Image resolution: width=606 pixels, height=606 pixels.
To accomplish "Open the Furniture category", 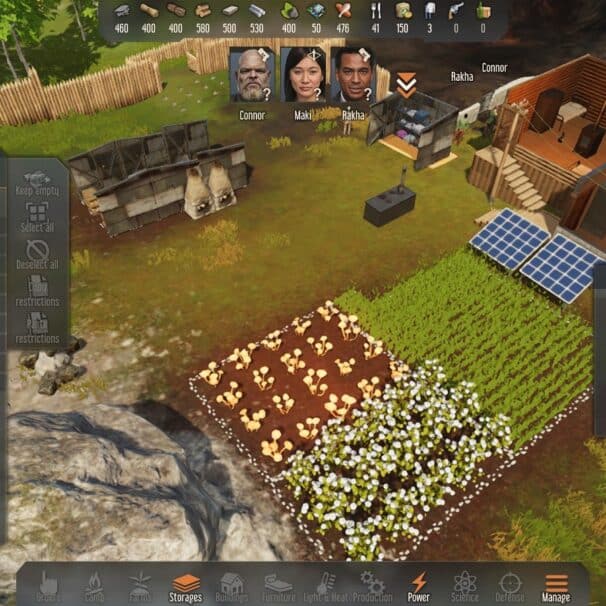I will tap(279, 585).
